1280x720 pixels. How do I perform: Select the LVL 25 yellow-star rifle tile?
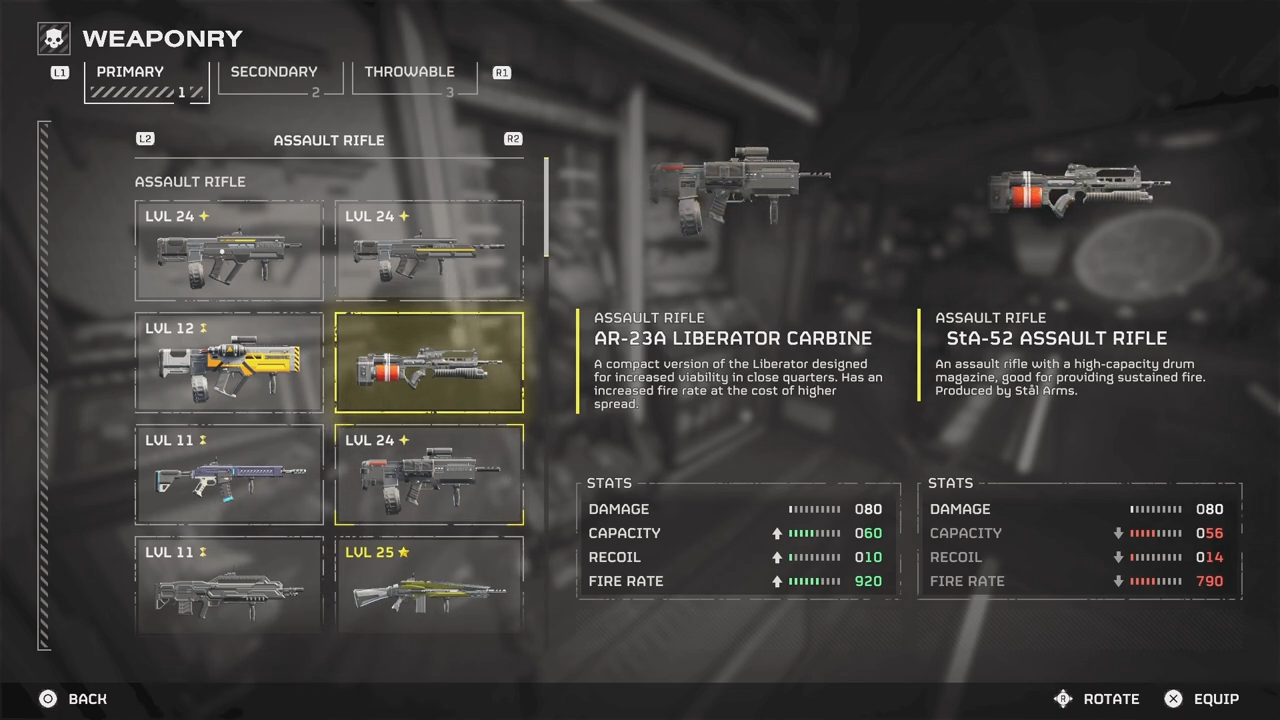pyautogui.click(x=429, y=585)
